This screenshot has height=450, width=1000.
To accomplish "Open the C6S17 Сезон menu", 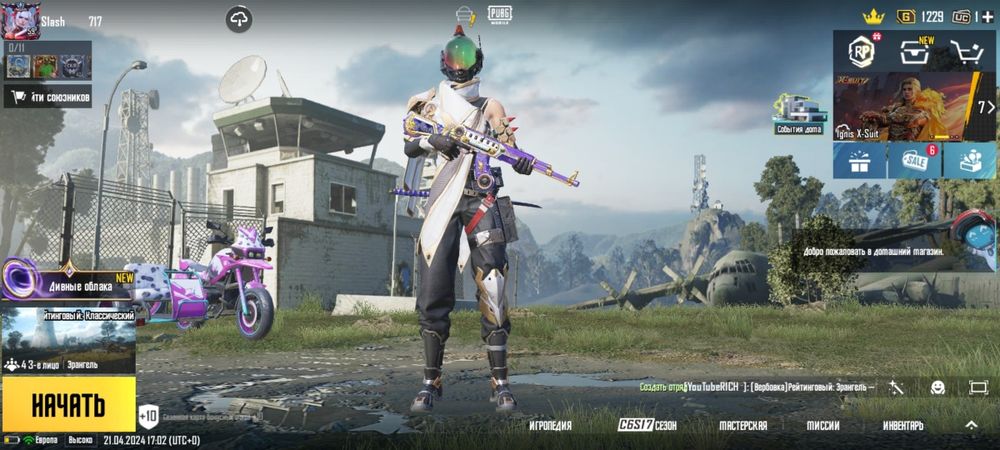I will coord(647,426).
